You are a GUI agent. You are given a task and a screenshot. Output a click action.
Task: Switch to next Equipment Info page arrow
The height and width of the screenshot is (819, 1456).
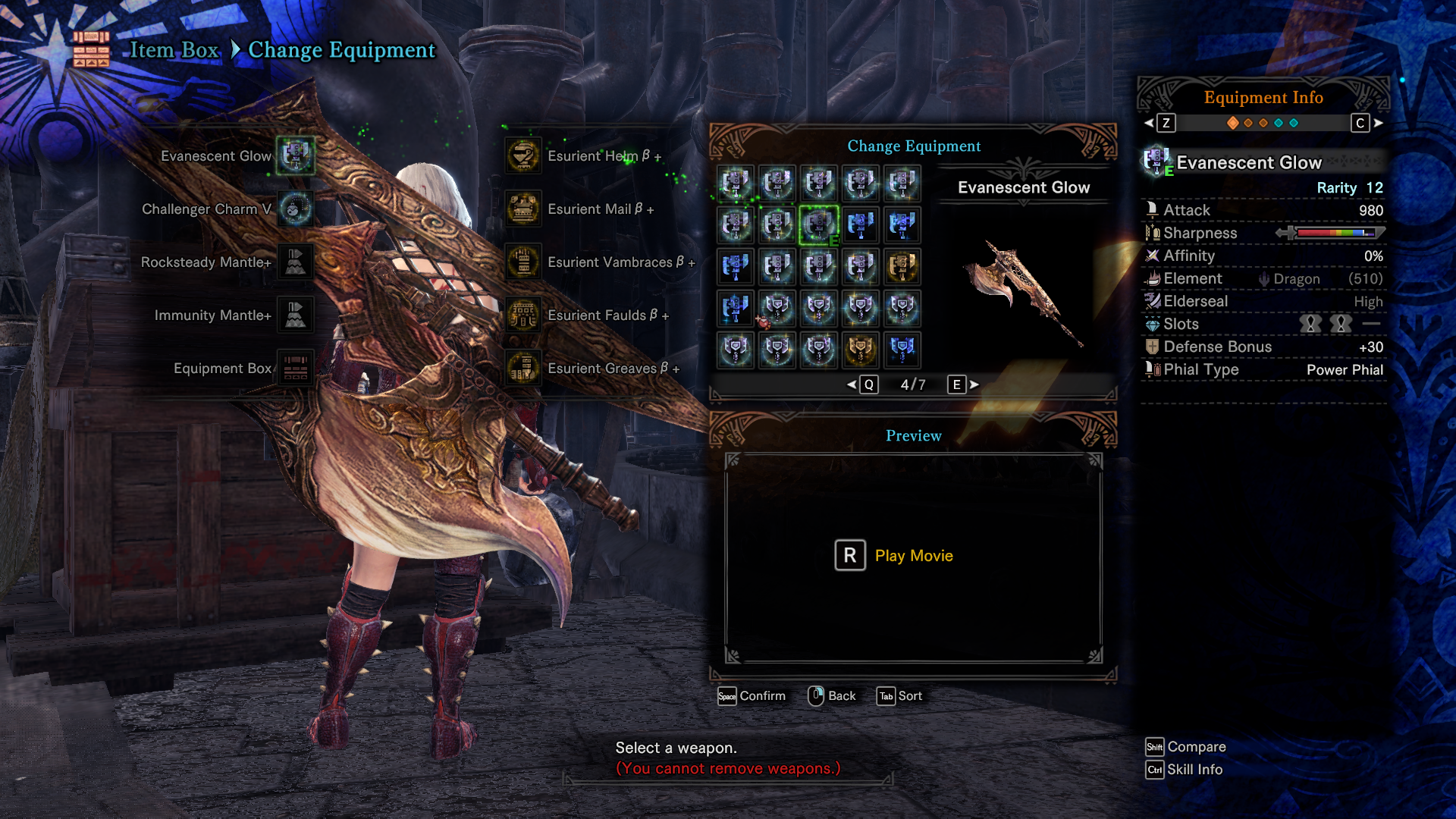[1378, 123]
